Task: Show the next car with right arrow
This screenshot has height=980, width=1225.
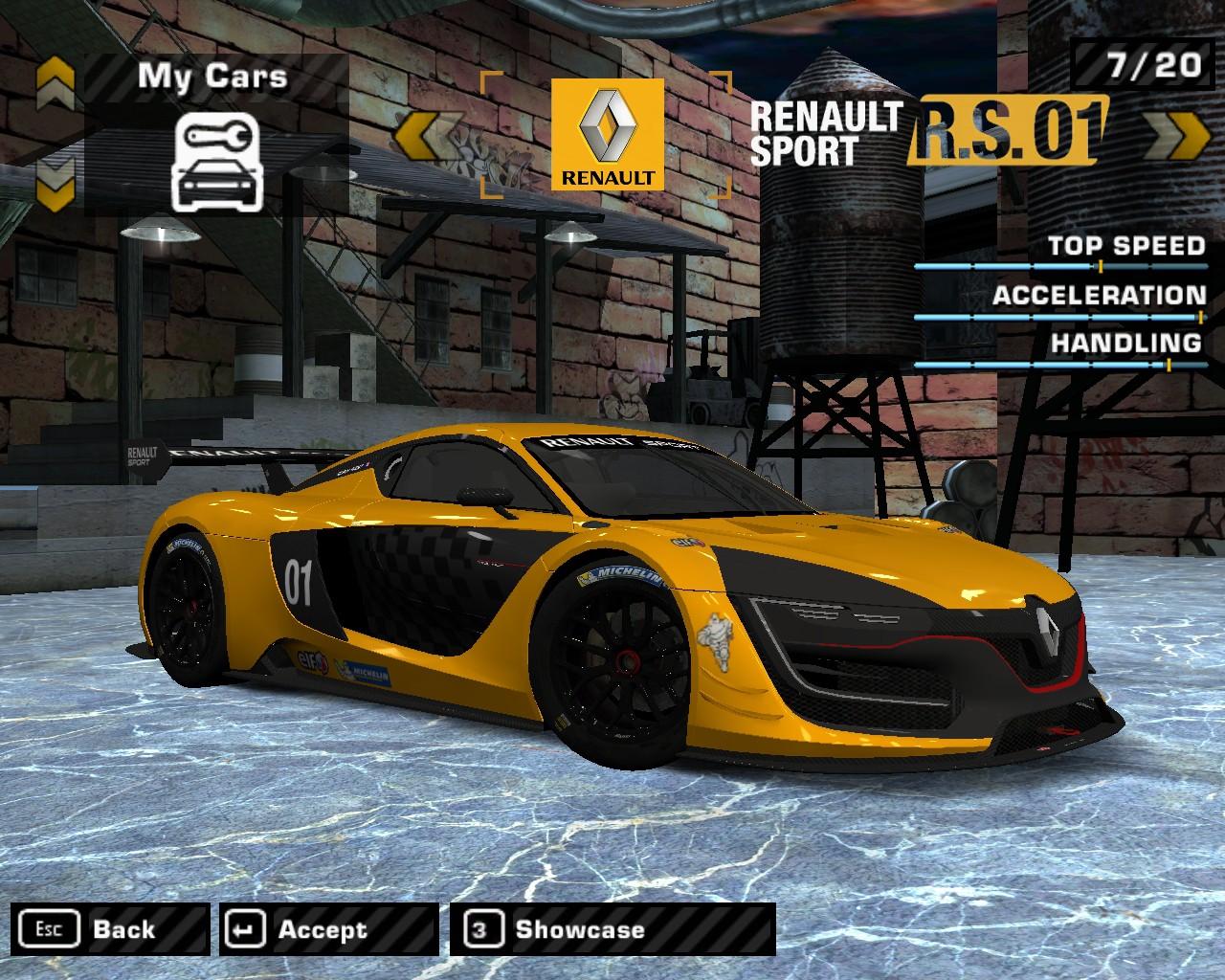Action: pyautogui.click(x=1176, y=135)
